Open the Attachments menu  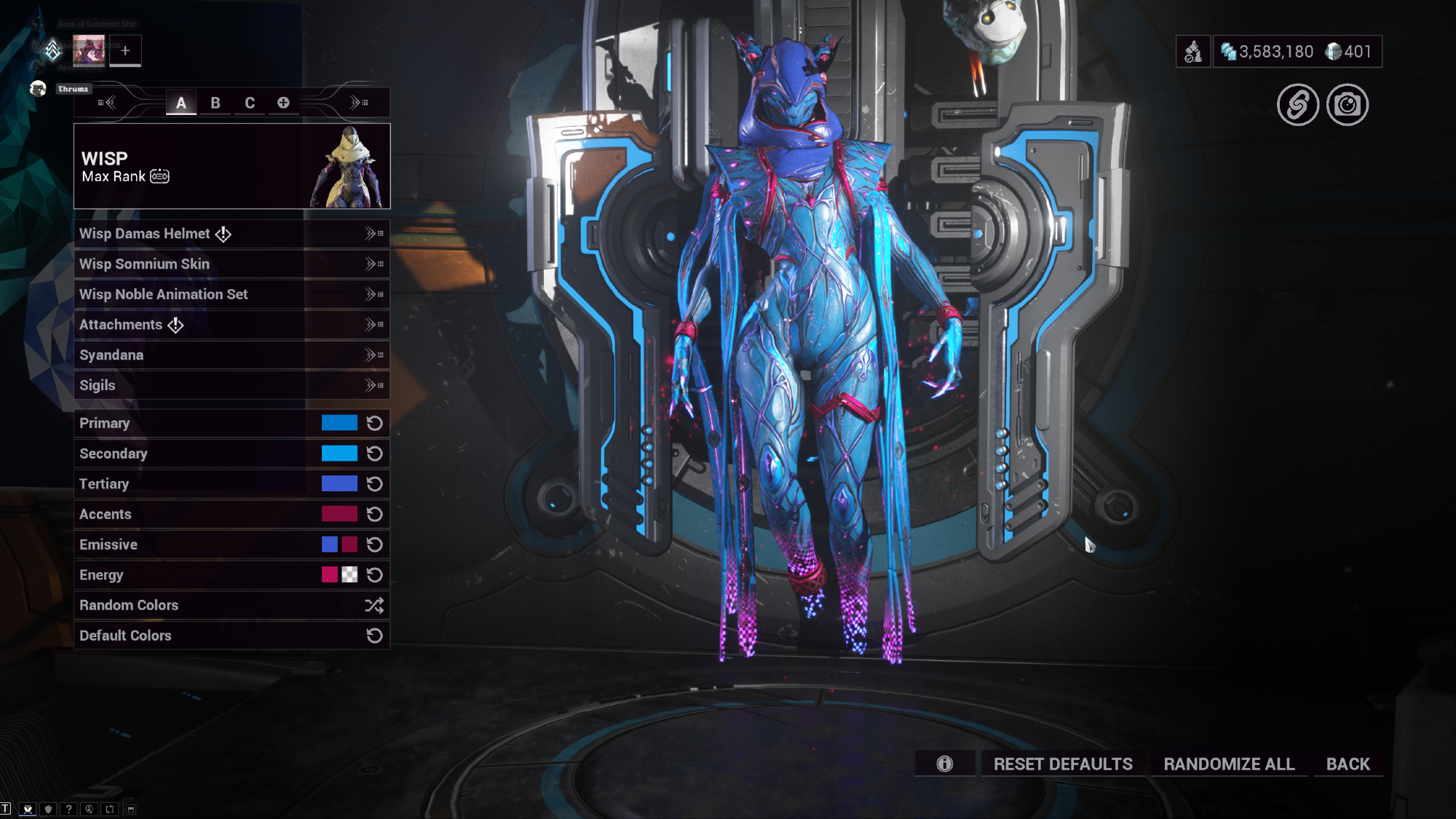click(231, 325)
